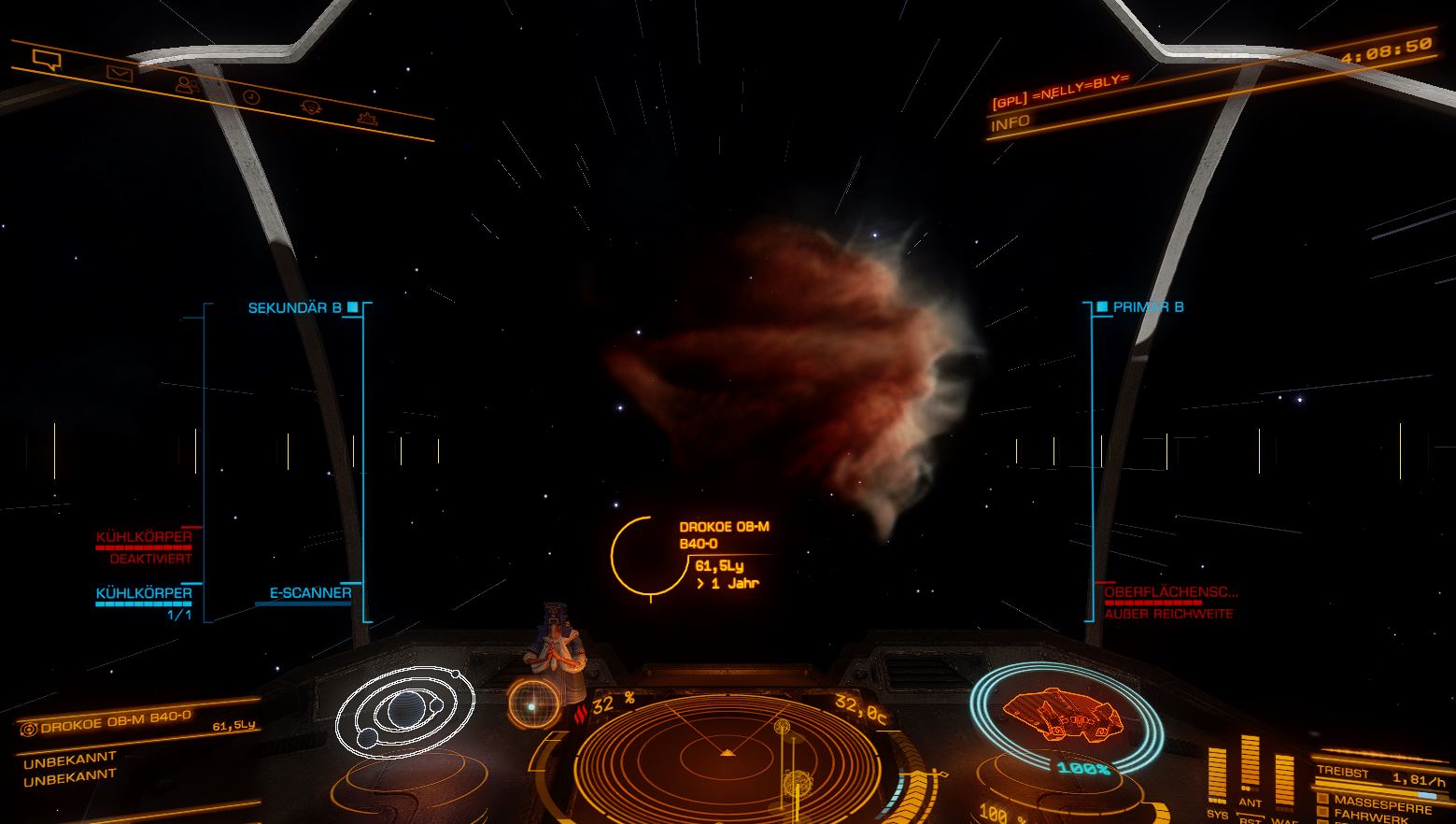The height and width of the screenshot is (824, 1456).
Task: Click the orbit-lines system map hologram
Action: coord(405,712)
